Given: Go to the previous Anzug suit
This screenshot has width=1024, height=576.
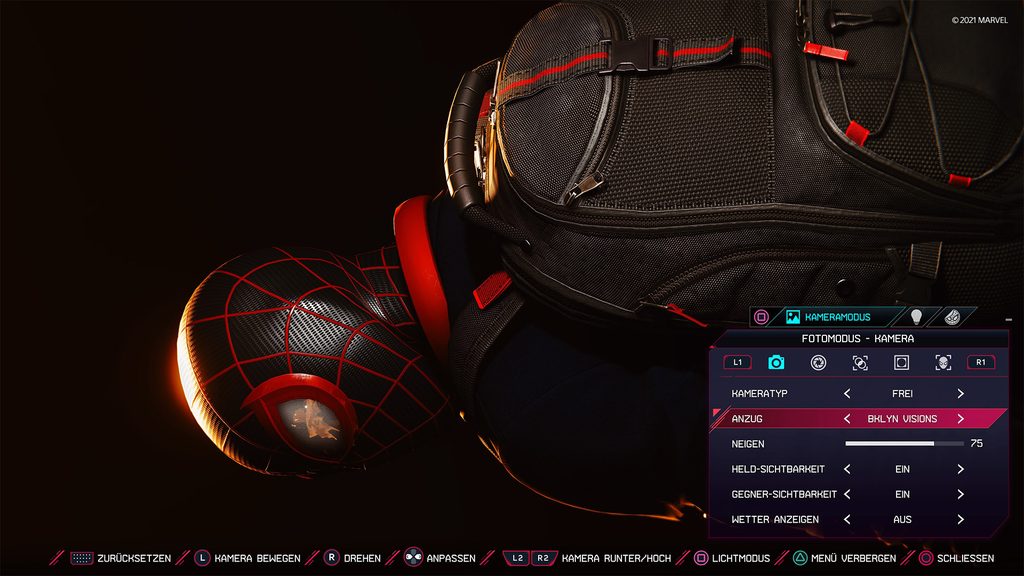Looking at the screenshot, I should tap(847, 419).
